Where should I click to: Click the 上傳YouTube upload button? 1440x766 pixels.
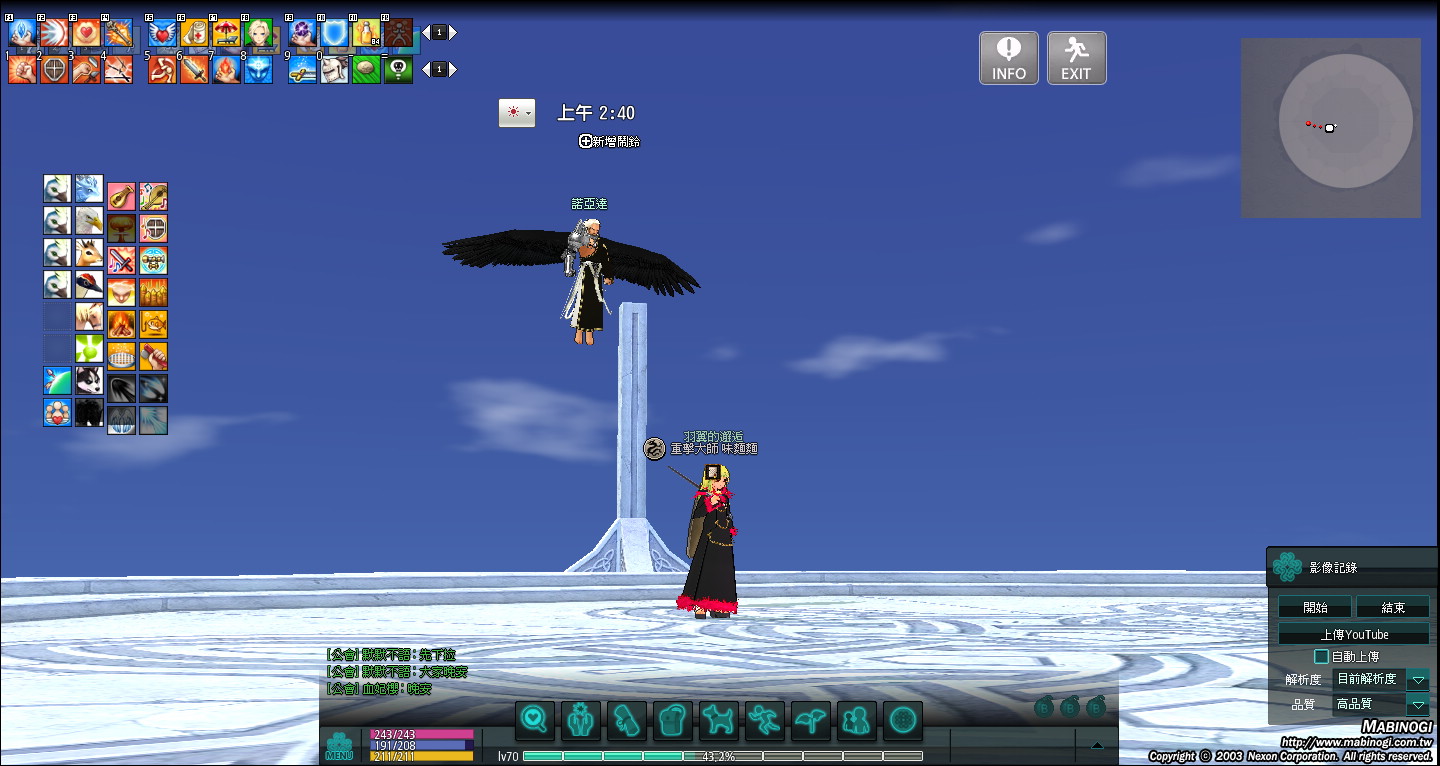[1353, 634]
